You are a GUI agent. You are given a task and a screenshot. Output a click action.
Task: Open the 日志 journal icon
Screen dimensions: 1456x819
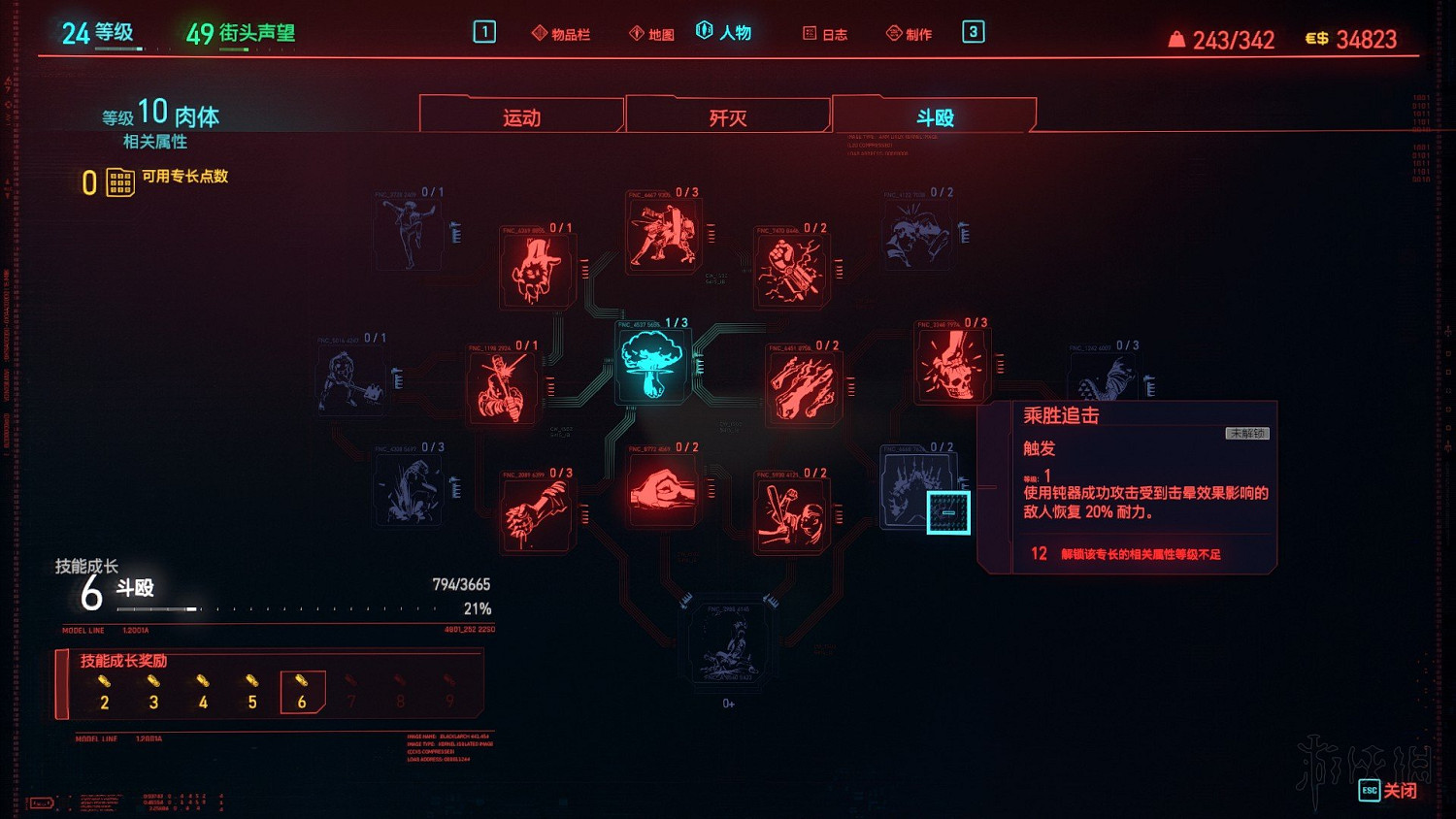[x=825, y=32]
